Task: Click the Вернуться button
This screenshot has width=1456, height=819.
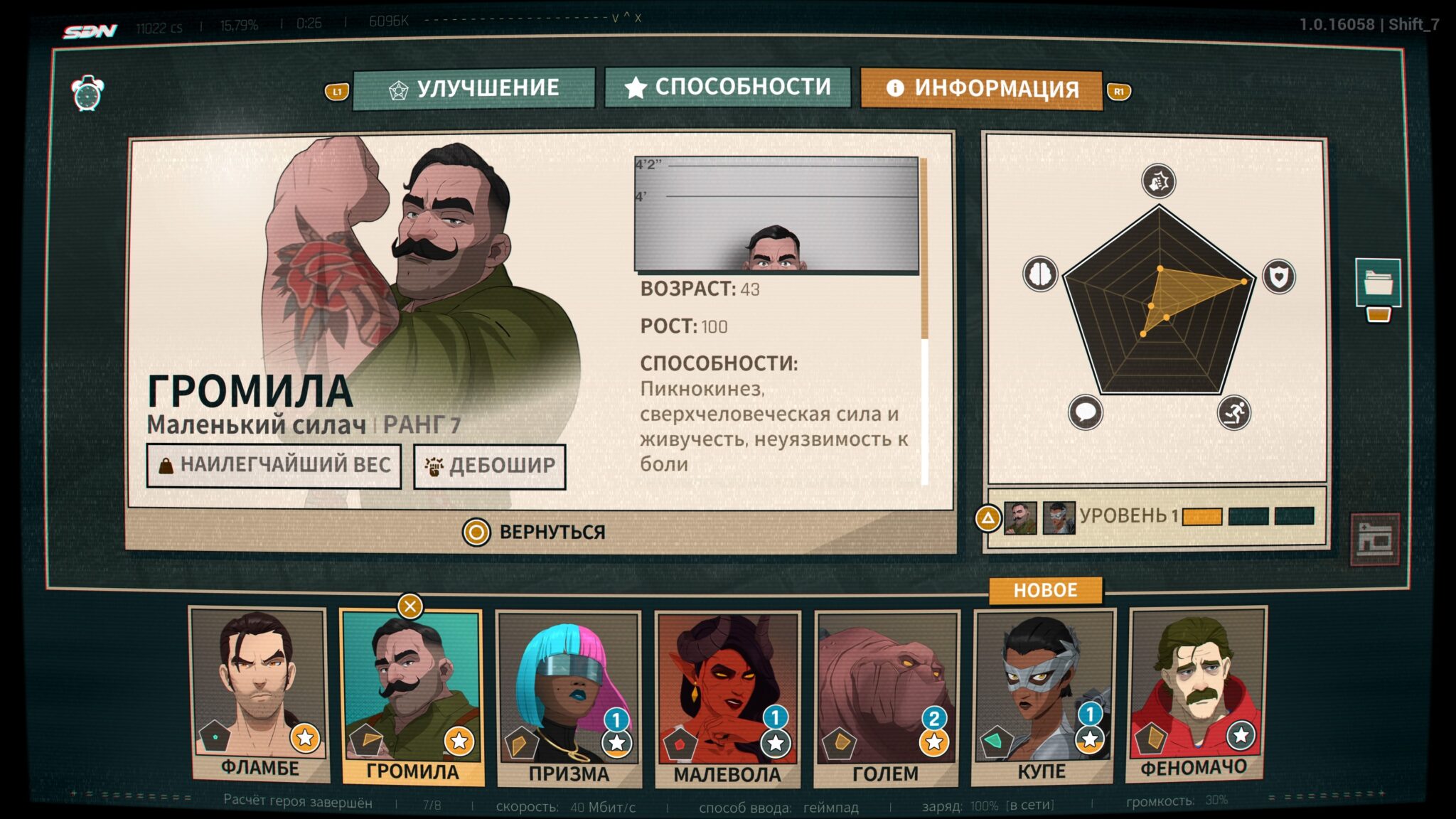Action: pos(535,532)
